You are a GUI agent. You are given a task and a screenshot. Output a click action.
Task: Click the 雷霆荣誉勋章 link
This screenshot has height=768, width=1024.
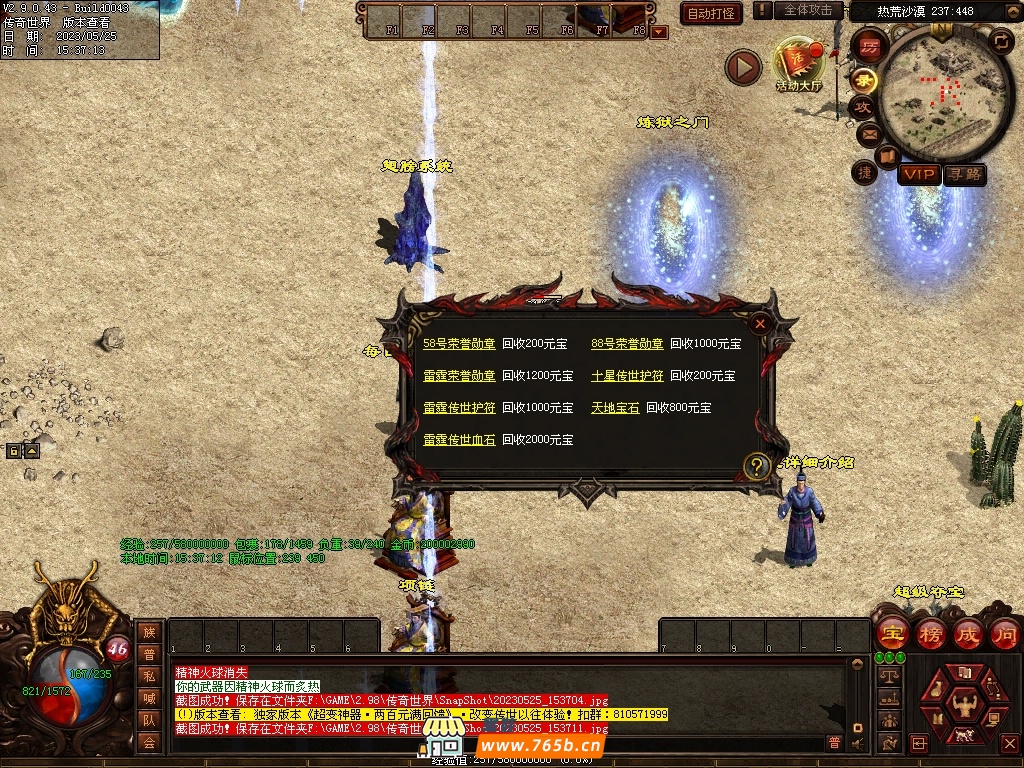pos(459,376)
